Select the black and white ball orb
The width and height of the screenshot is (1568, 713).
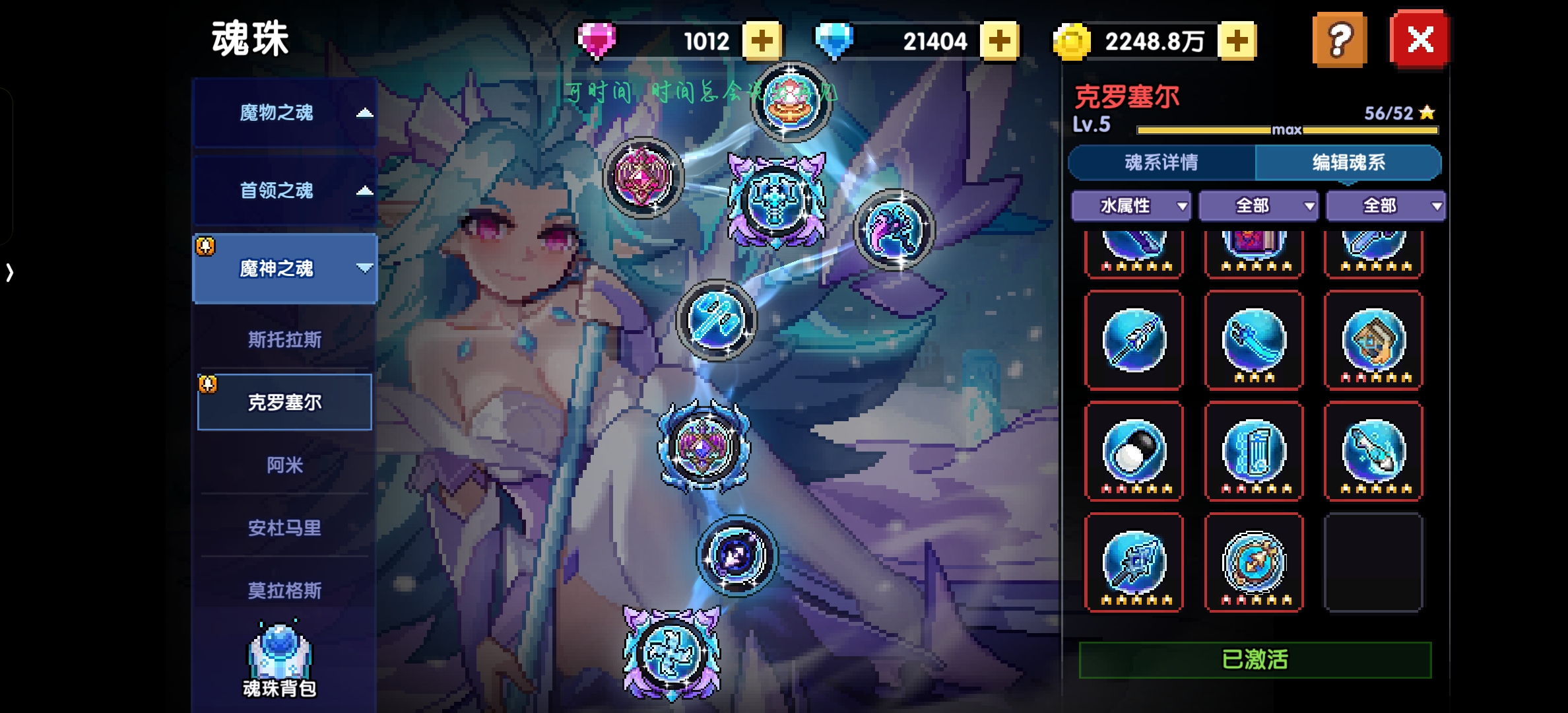click(x=1134, y=452)
